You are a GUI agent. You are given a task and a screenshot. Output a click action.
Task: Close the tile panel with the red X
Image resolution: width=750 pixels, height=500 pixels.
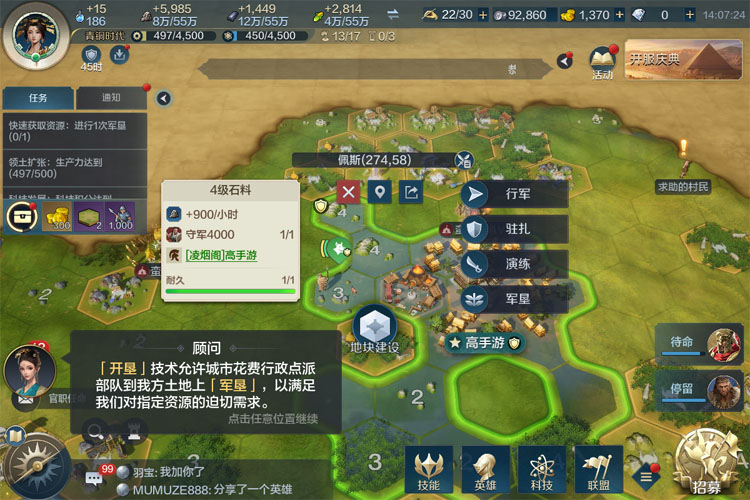click(348, 192)
